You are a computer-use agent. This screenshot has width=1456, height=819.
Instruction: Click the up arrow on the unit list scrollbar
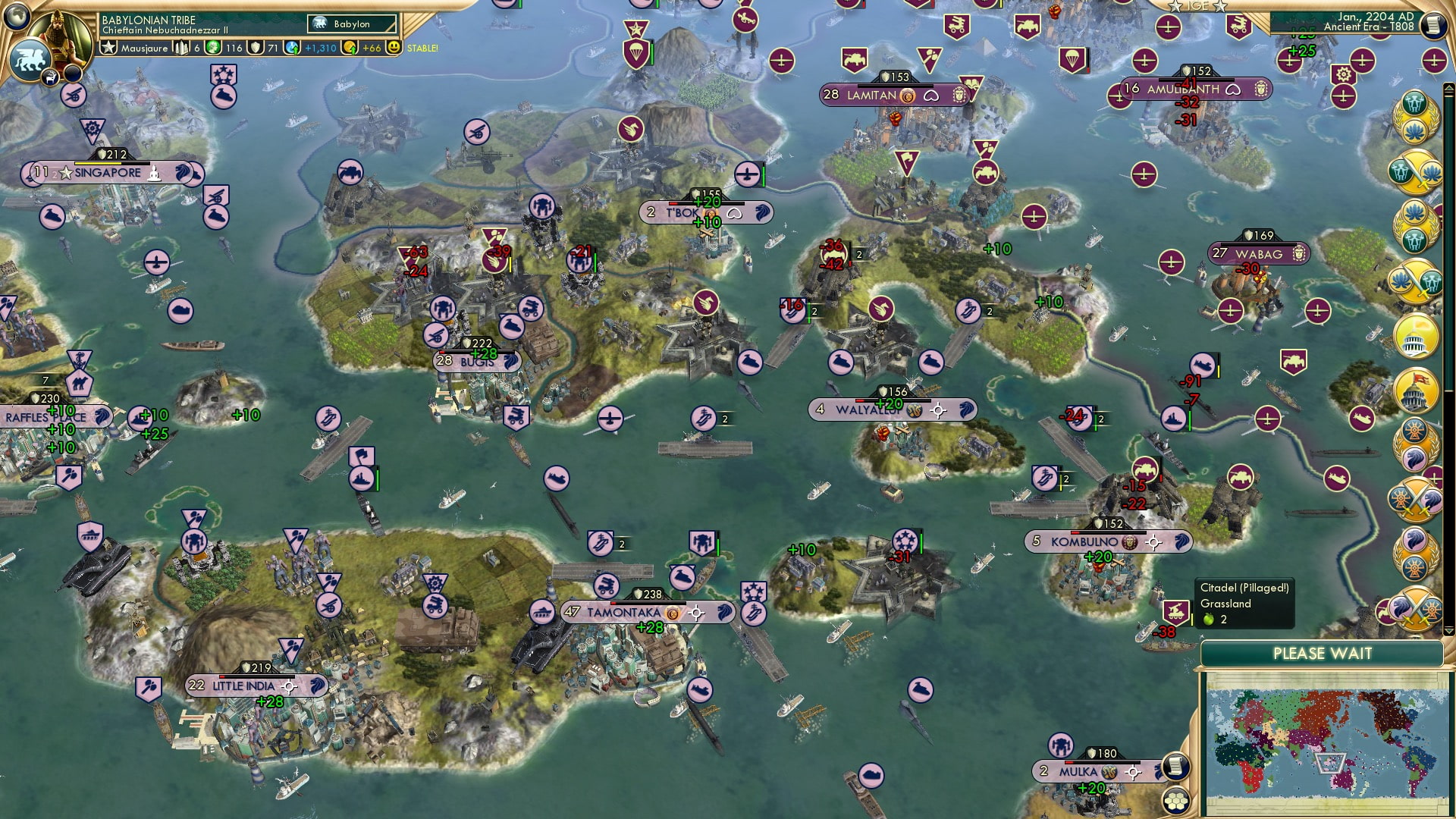tap(1448, 86)
